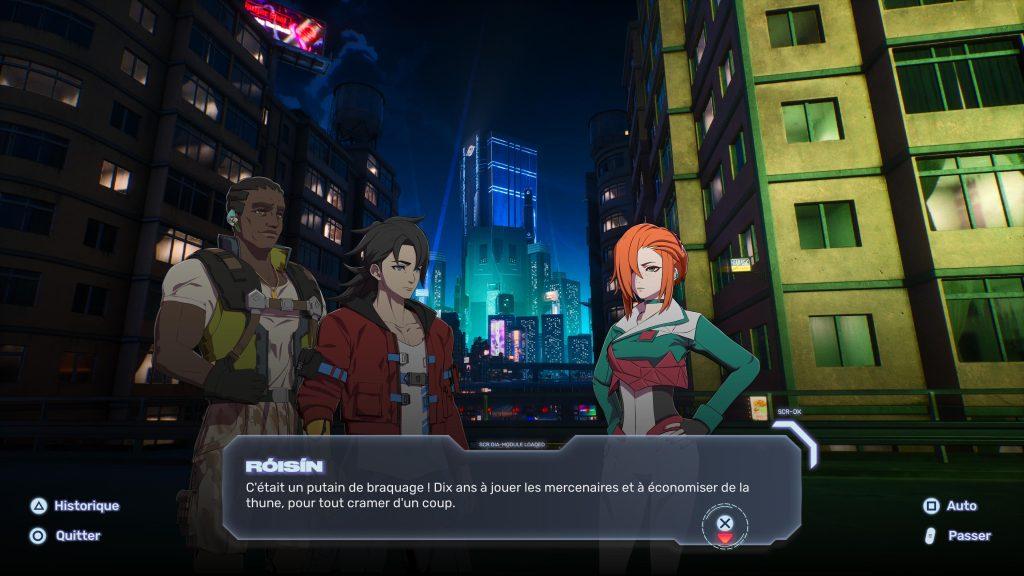Open the Historique dialogue log
Viewport: 1024px width, 576px height.
tap(75, 506)
